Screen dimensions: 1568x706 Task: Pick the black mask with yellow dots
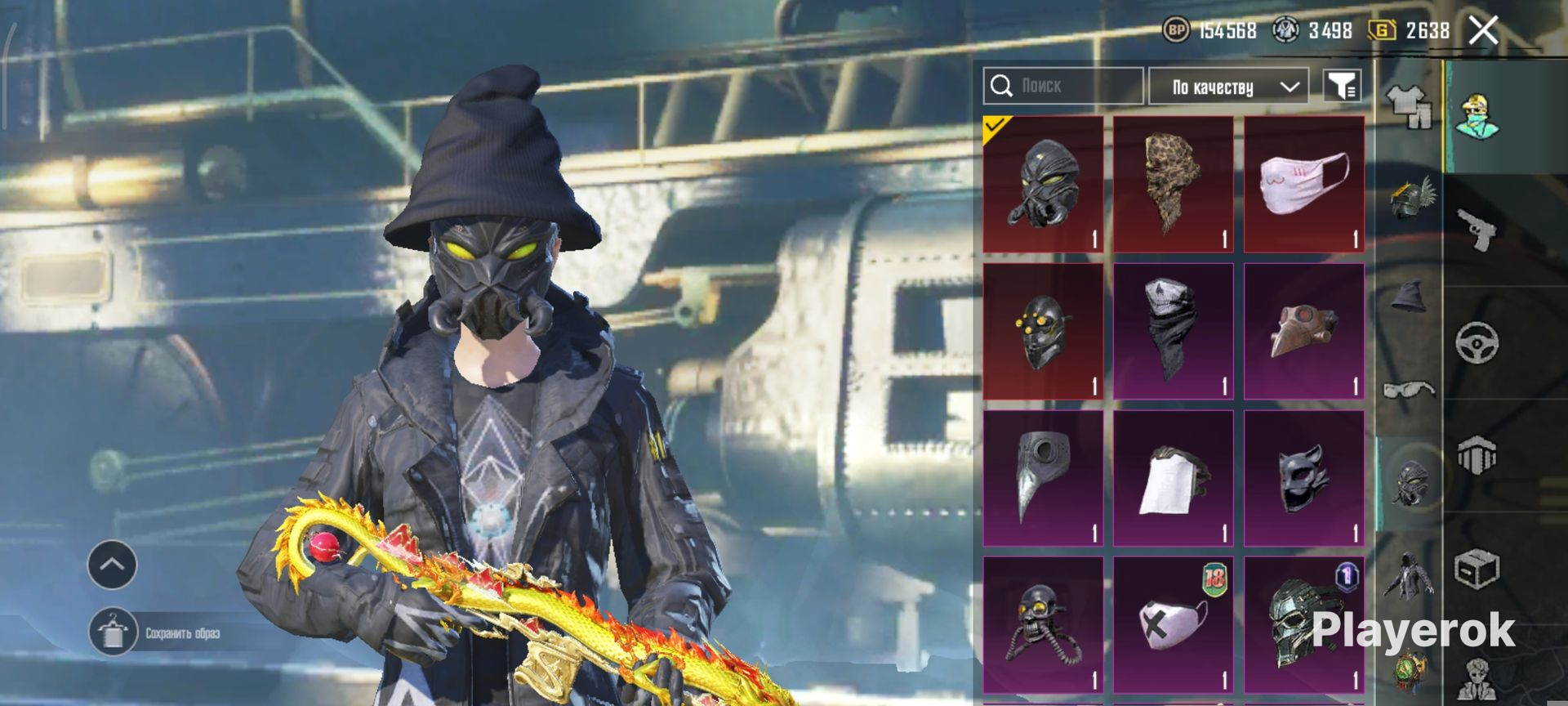(x=1043, y=331)
